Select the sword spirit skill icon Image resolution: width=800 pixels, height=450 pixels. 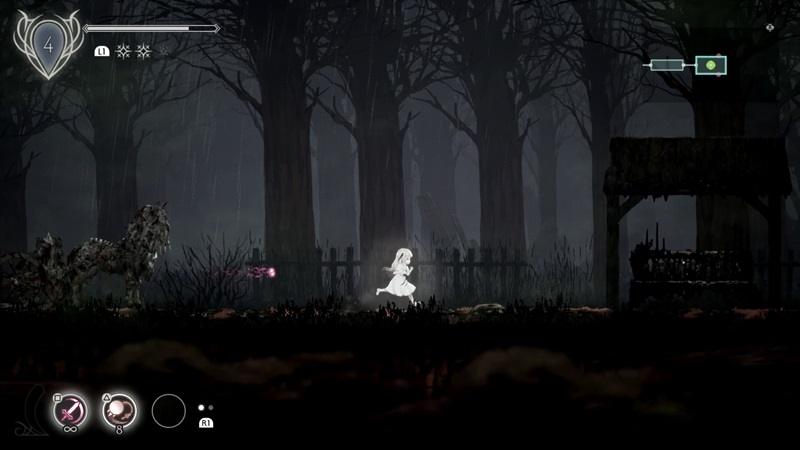click(x=69, y=410)
